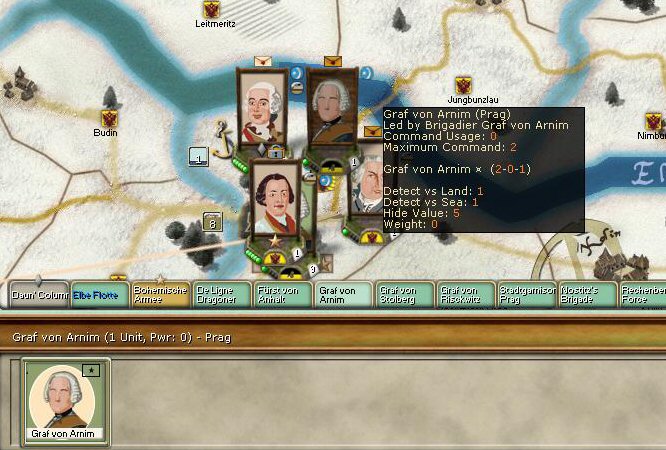Viewport: 666px width, 450px height.
Task: Open the Böhmische Armee tab
Action: click(x=160, y=294)
